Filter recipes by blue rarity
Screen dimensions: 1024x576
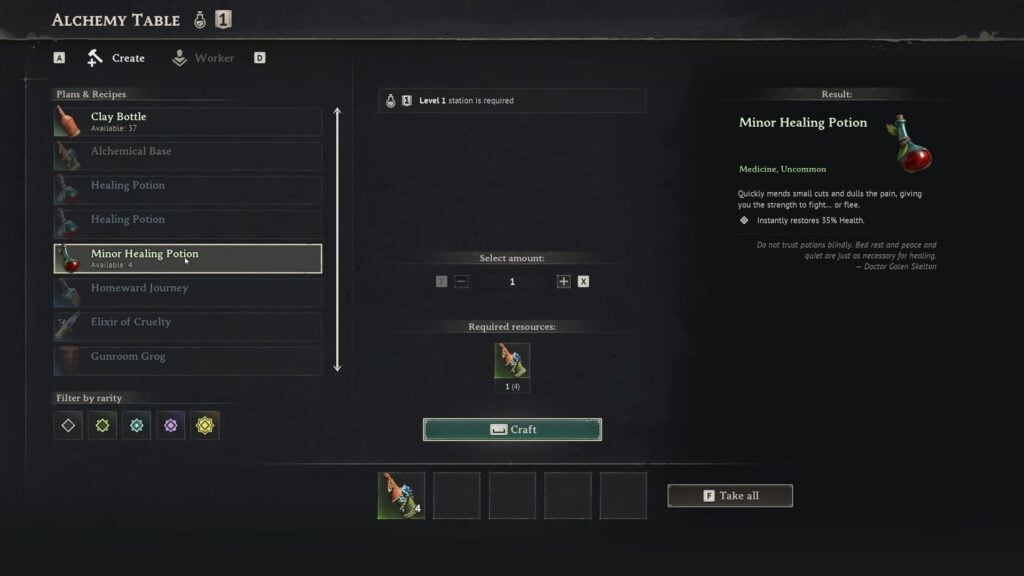tap(136, 425)
